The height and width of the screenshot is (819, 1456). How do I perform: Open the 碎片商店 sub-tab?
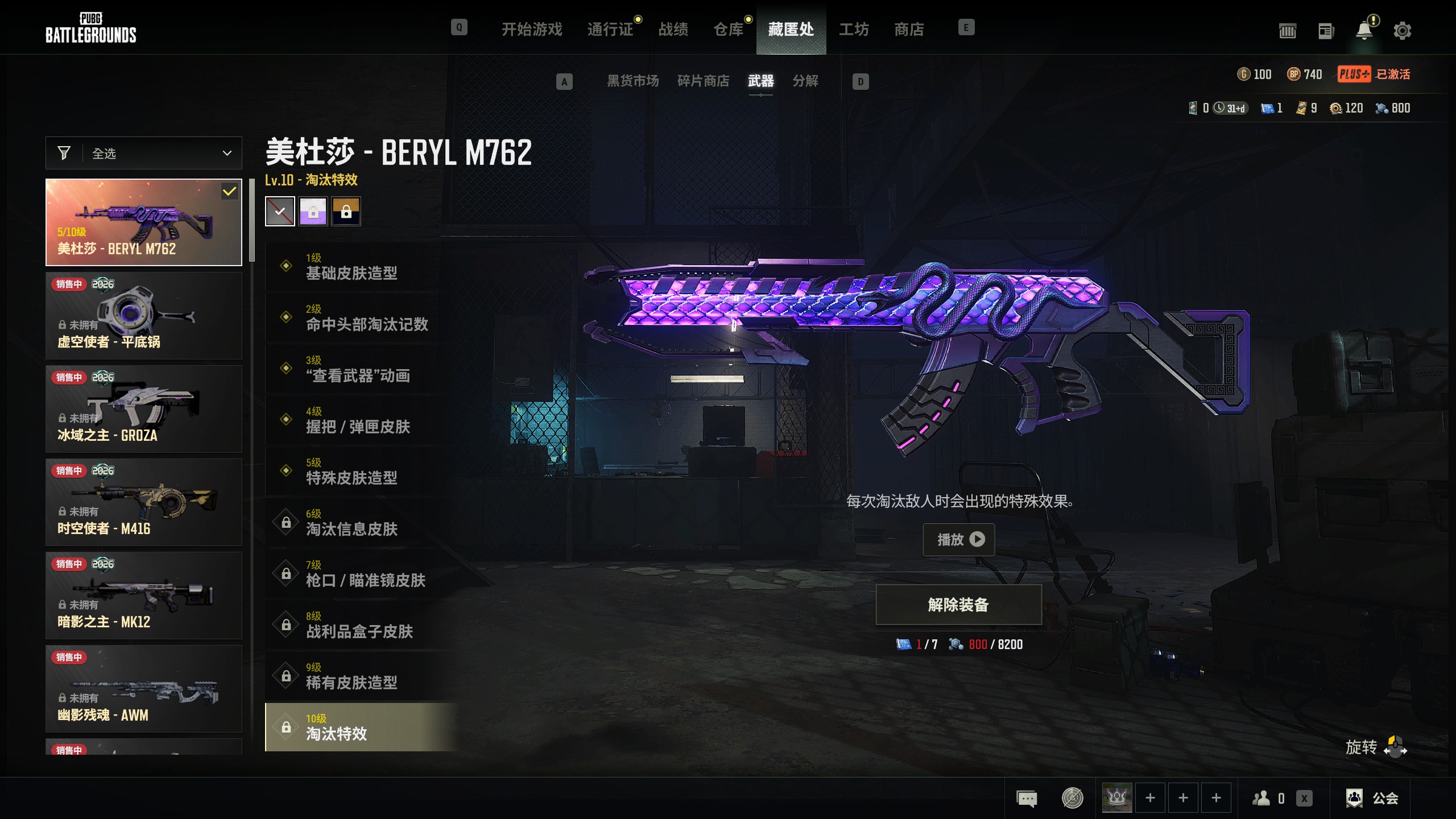point(703,81)
